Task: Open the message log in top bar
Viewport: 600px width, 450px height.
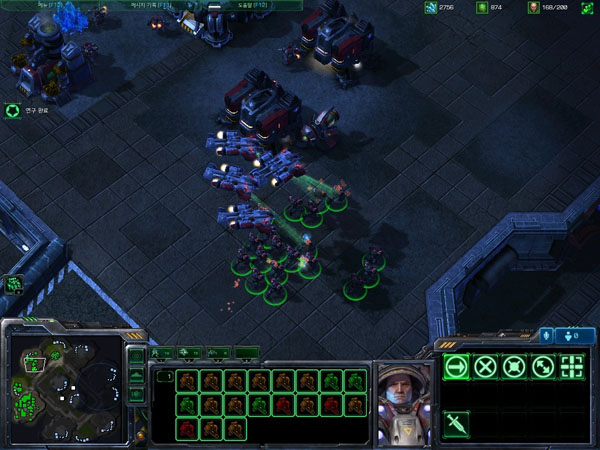Action: [150, 6]
